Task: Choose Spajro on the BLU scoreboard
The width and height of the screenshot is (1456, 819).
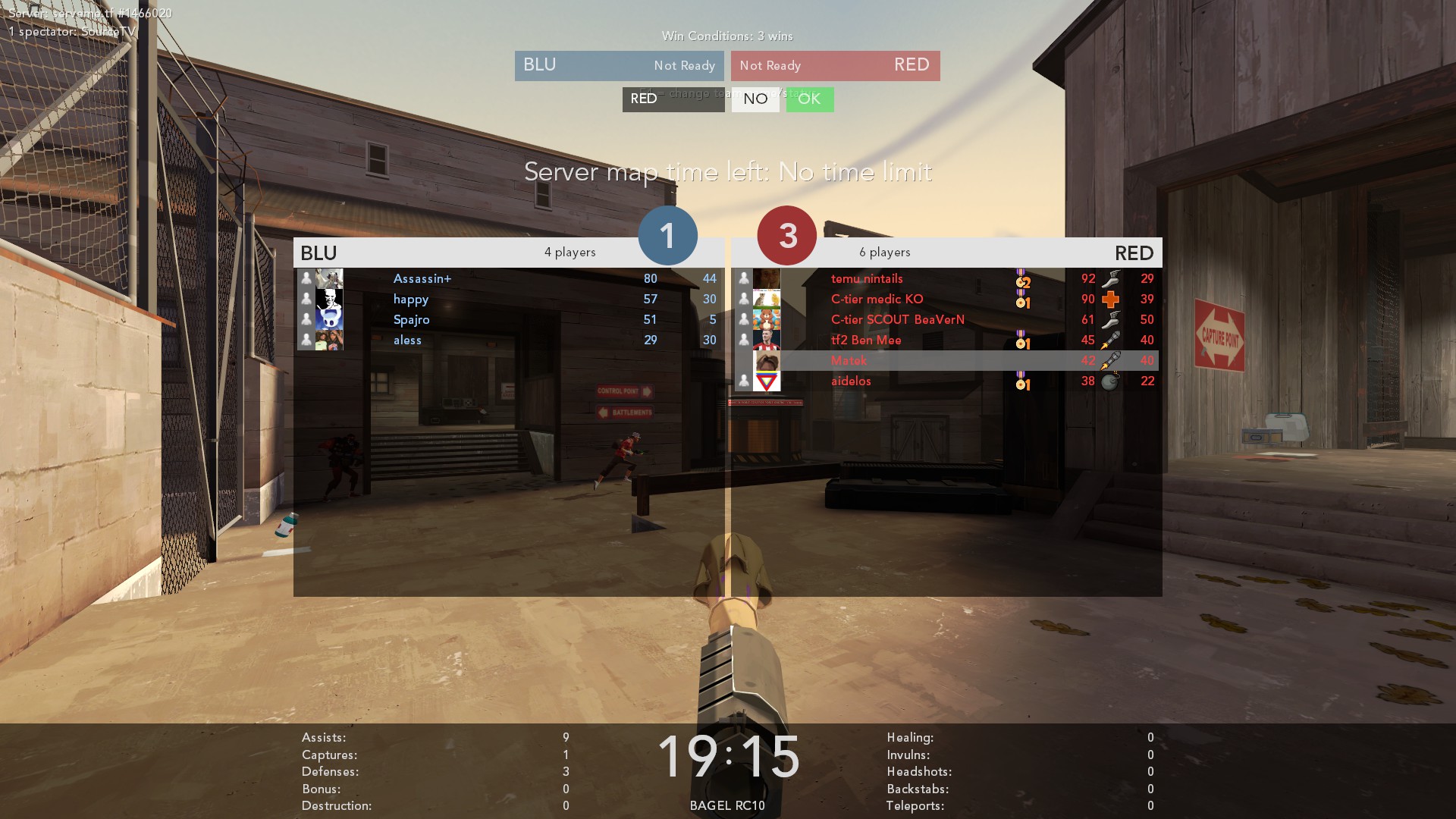Action: coord(411,320)
